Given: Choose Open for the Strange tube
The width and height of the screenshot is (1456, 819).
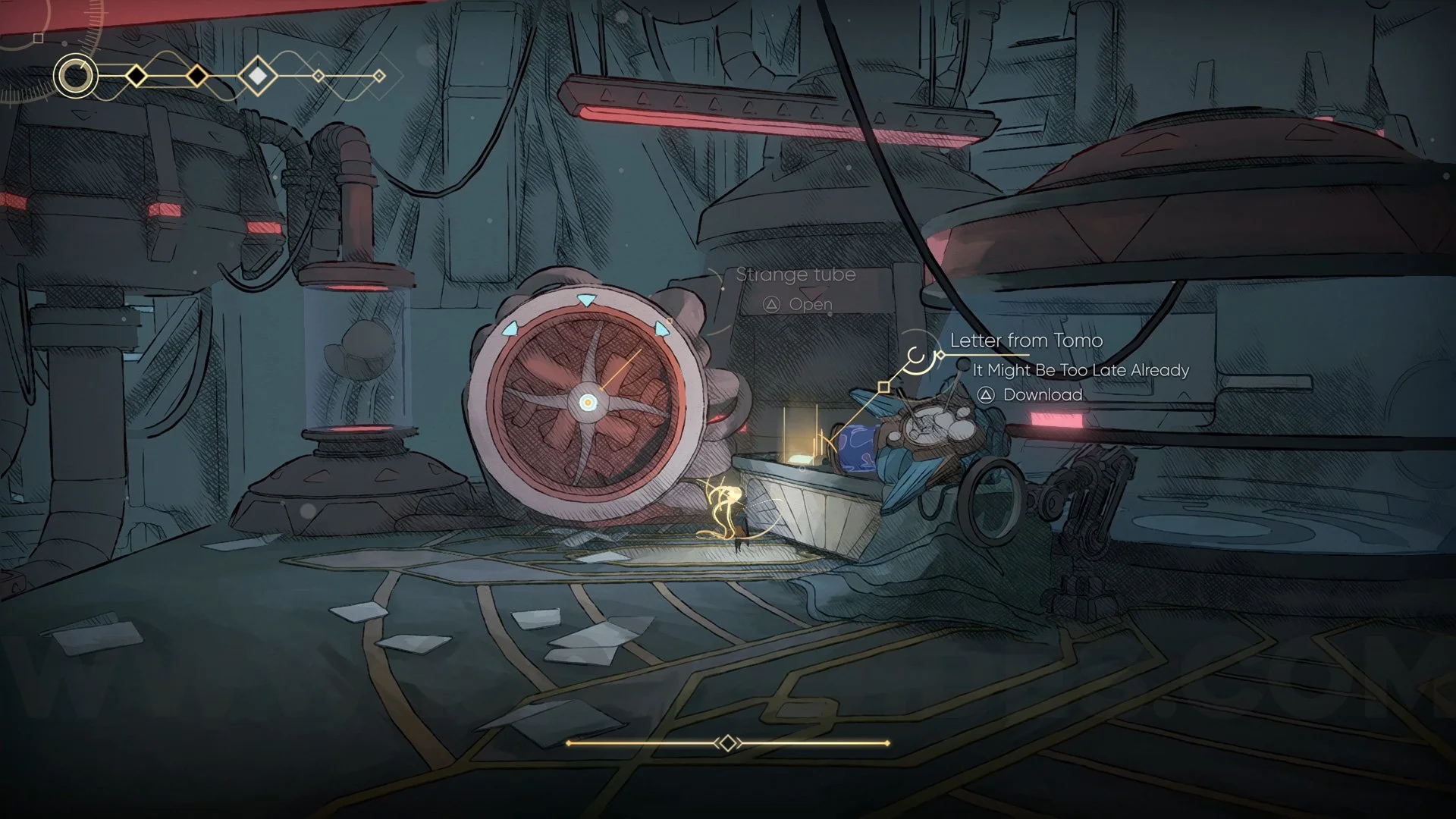Looking at the screenshot, I should [799, 305].
